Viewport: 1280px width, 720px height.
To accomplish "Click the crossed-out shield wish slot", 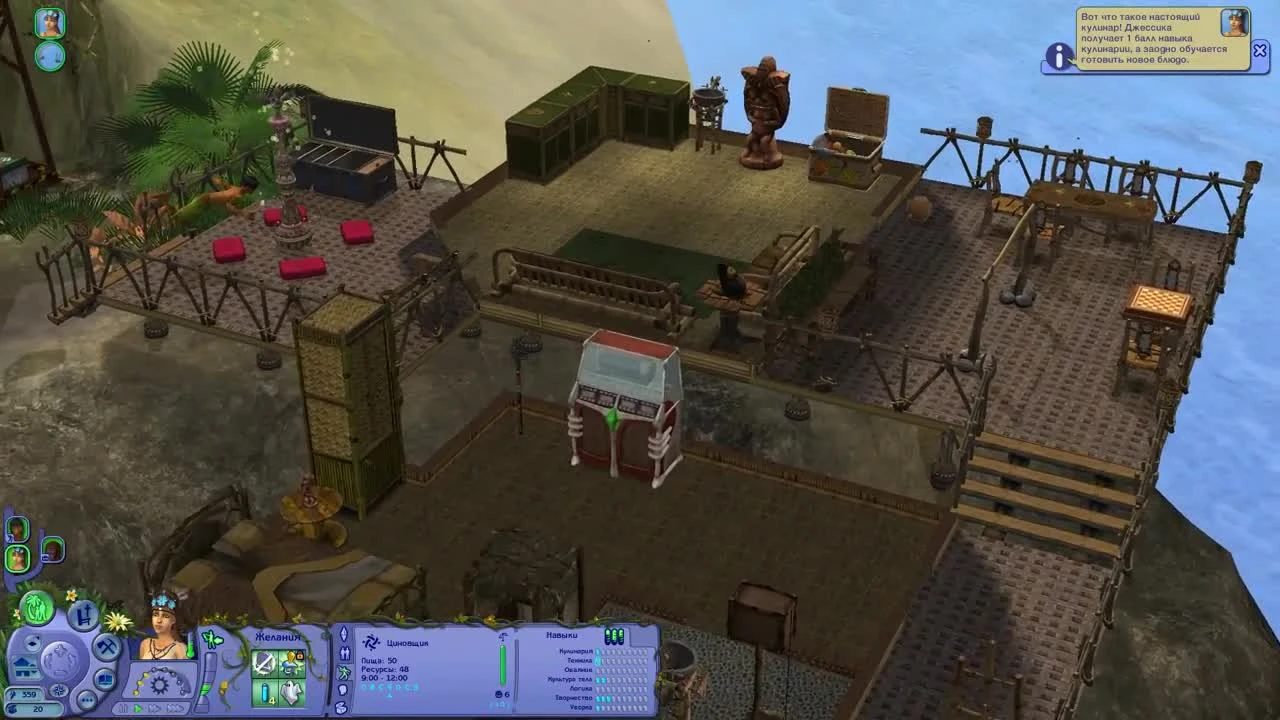I will pyautogui.click(x=262, y=662).
